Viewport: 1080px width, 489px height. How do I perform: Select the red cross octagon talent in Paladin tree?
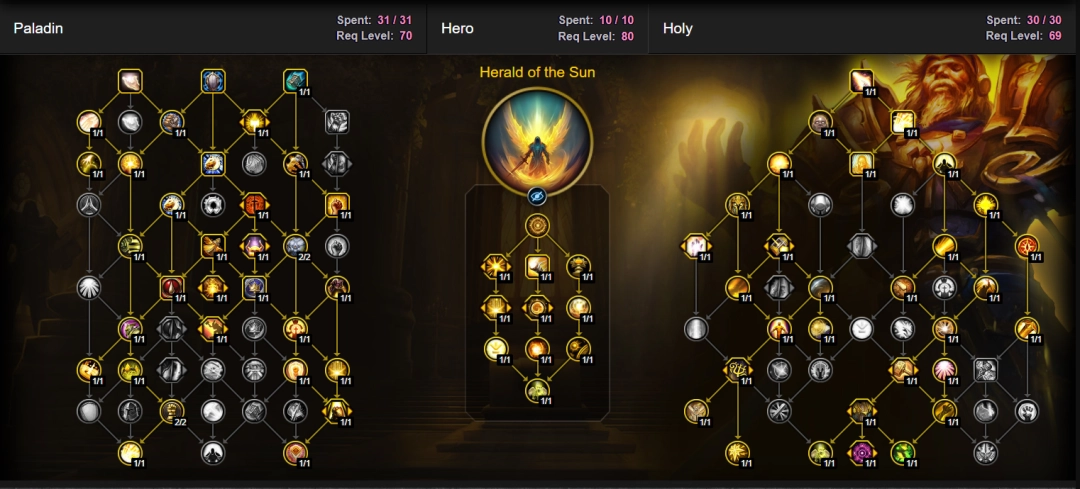click(x=254, y=205)
